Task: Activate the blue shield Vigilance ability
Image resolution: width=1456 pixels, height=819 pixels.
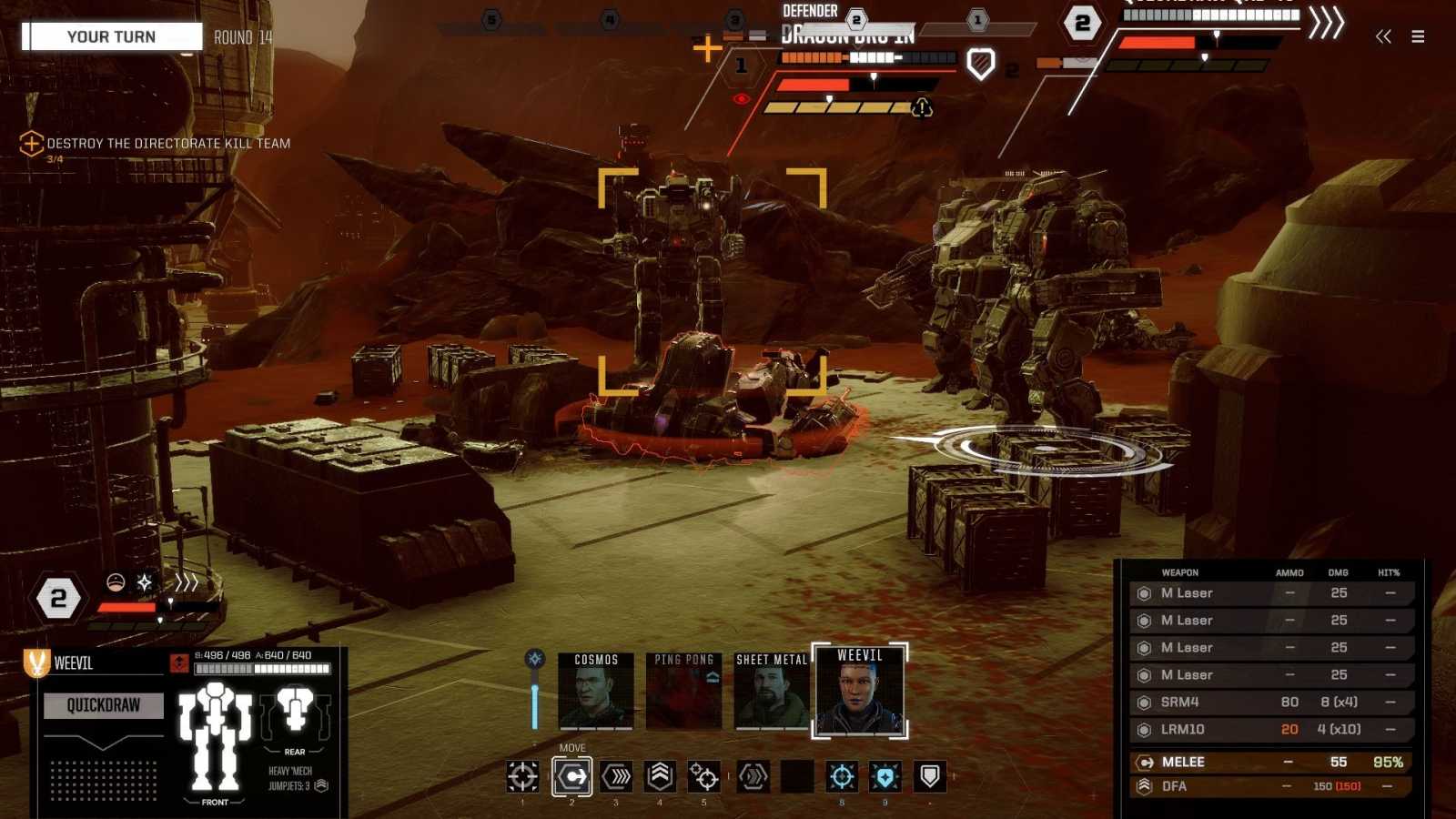Action: (x=885, y=776)
